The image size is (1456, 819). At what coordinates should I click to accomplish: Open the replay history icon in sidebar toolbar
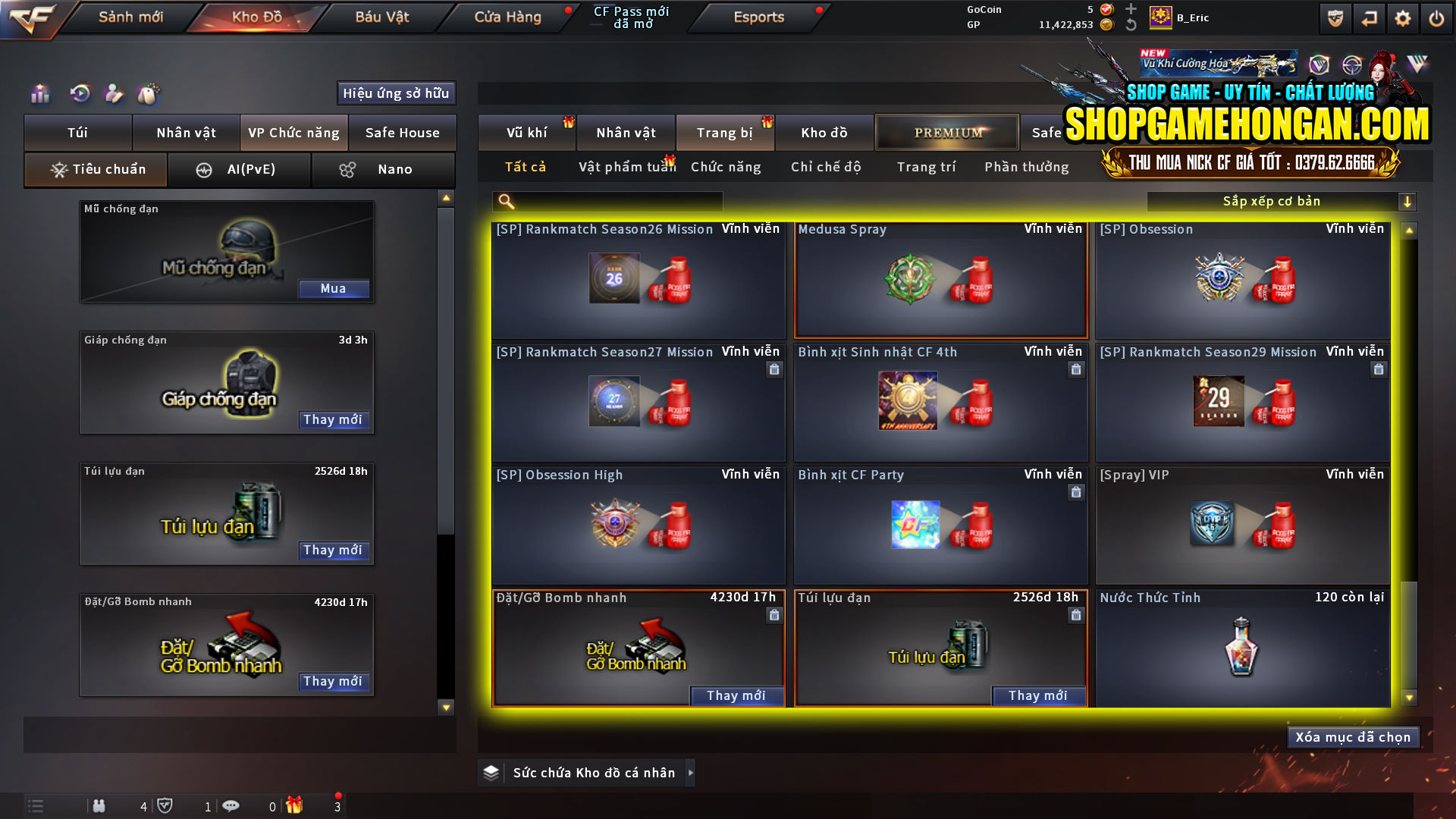(79, 93)
